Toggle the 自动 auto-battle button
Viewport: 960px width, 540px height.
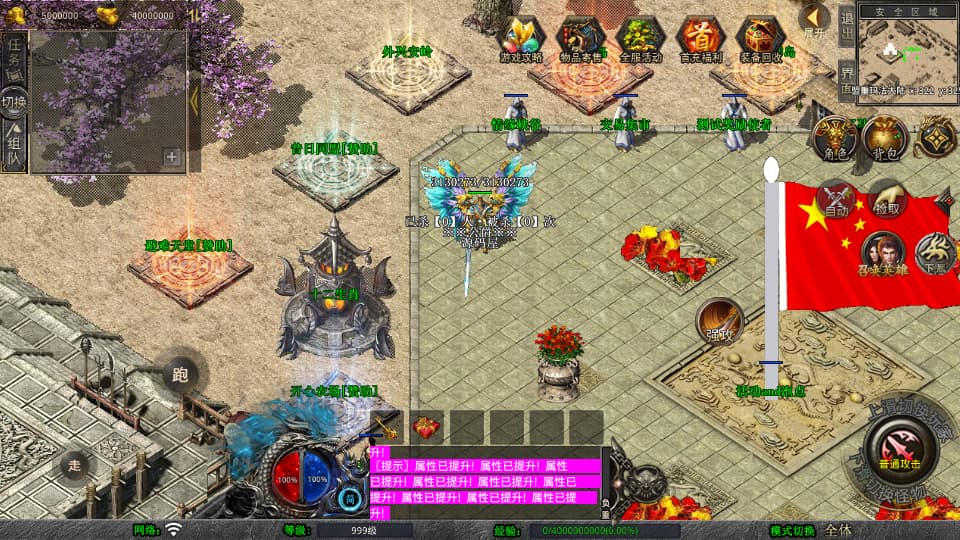click(x=836, y=199)
